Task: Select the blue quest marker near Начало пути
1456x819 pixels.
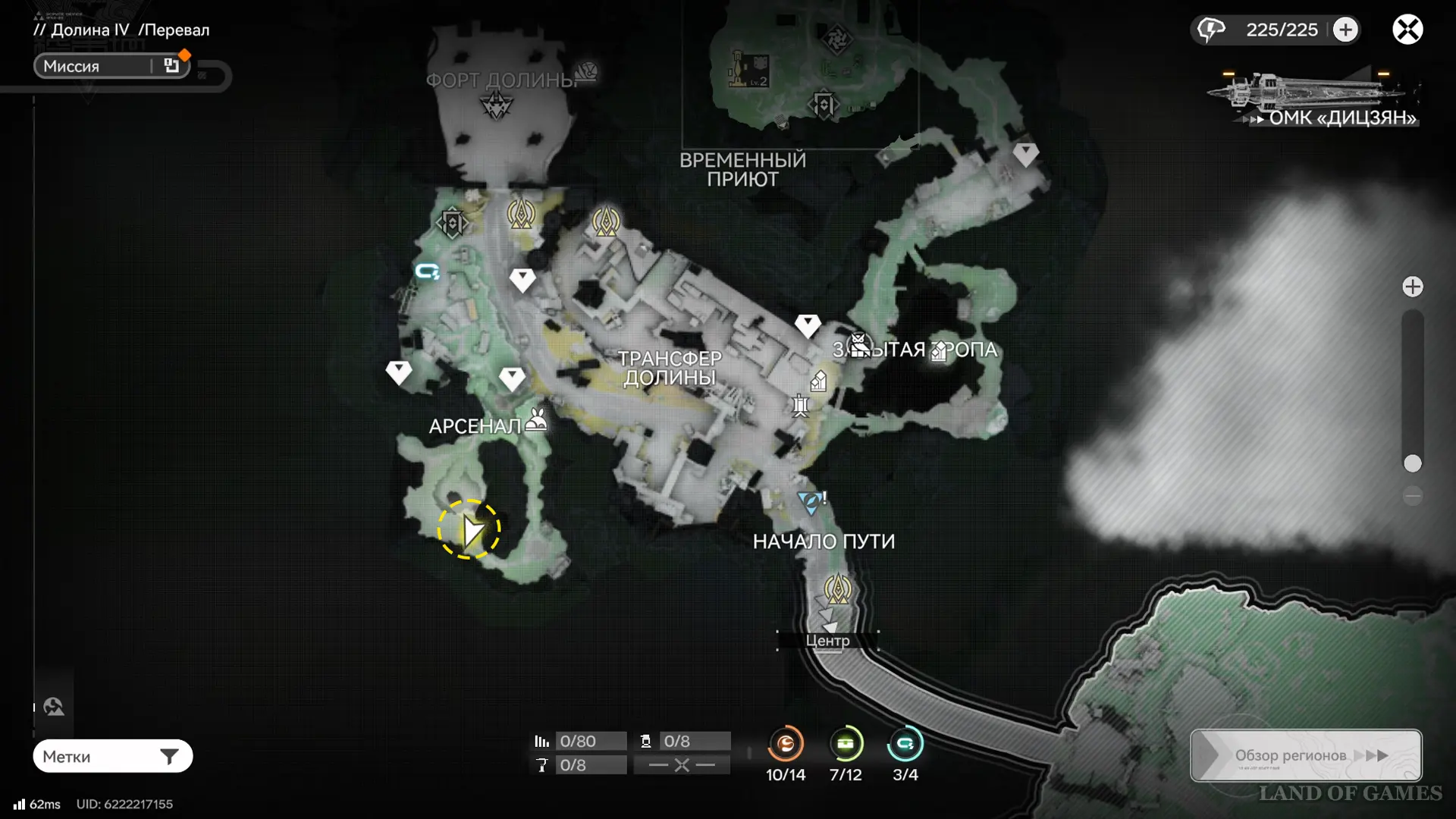Action: [810, 502]
